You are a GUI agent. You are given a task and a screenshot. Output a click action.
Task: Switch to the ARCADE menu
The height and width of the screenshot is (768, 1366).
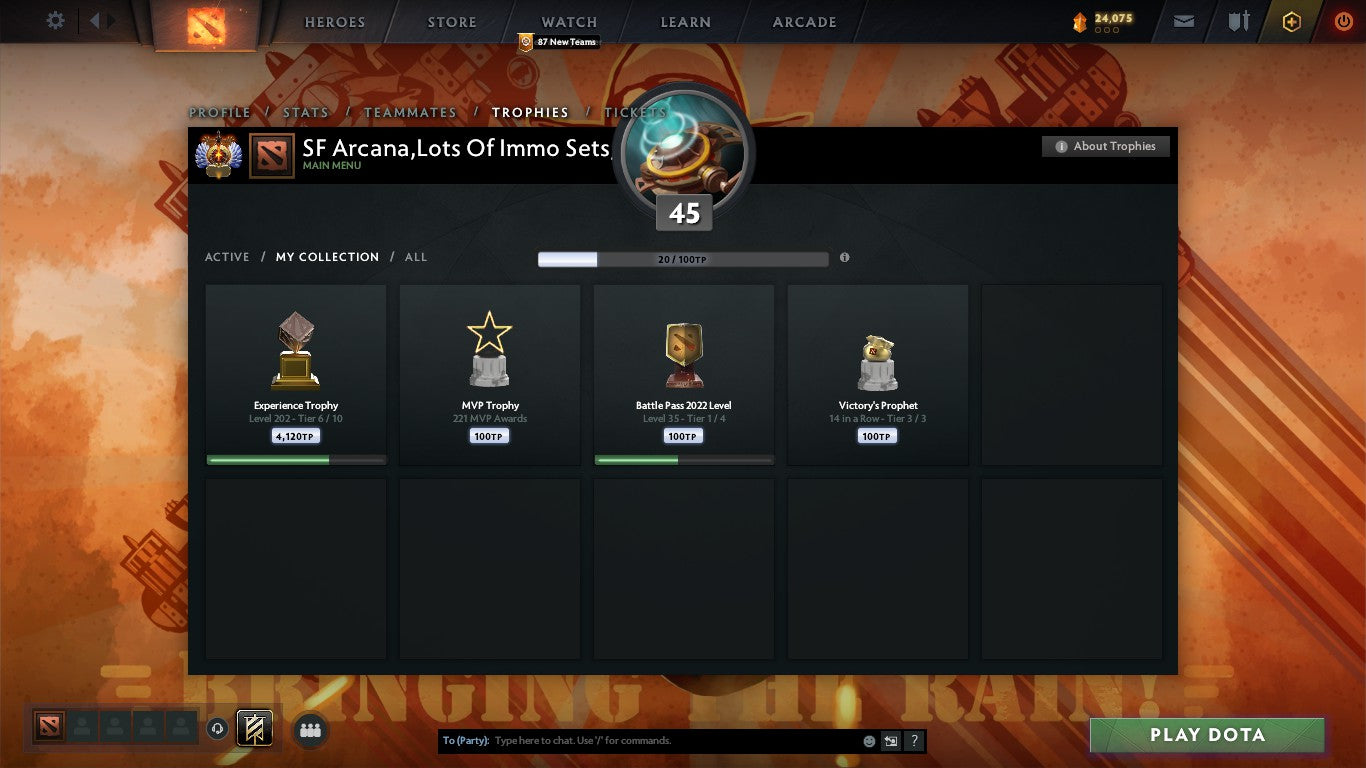click(x=803, y=22)
